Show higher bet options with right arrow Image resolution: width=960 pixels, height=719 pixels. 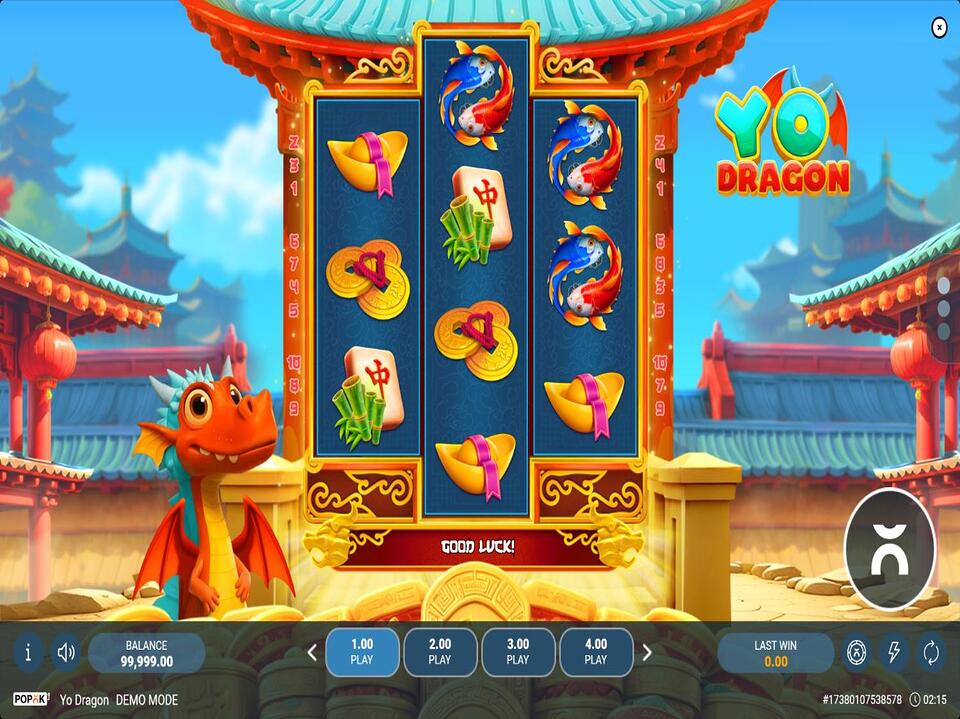click(647, 653)
